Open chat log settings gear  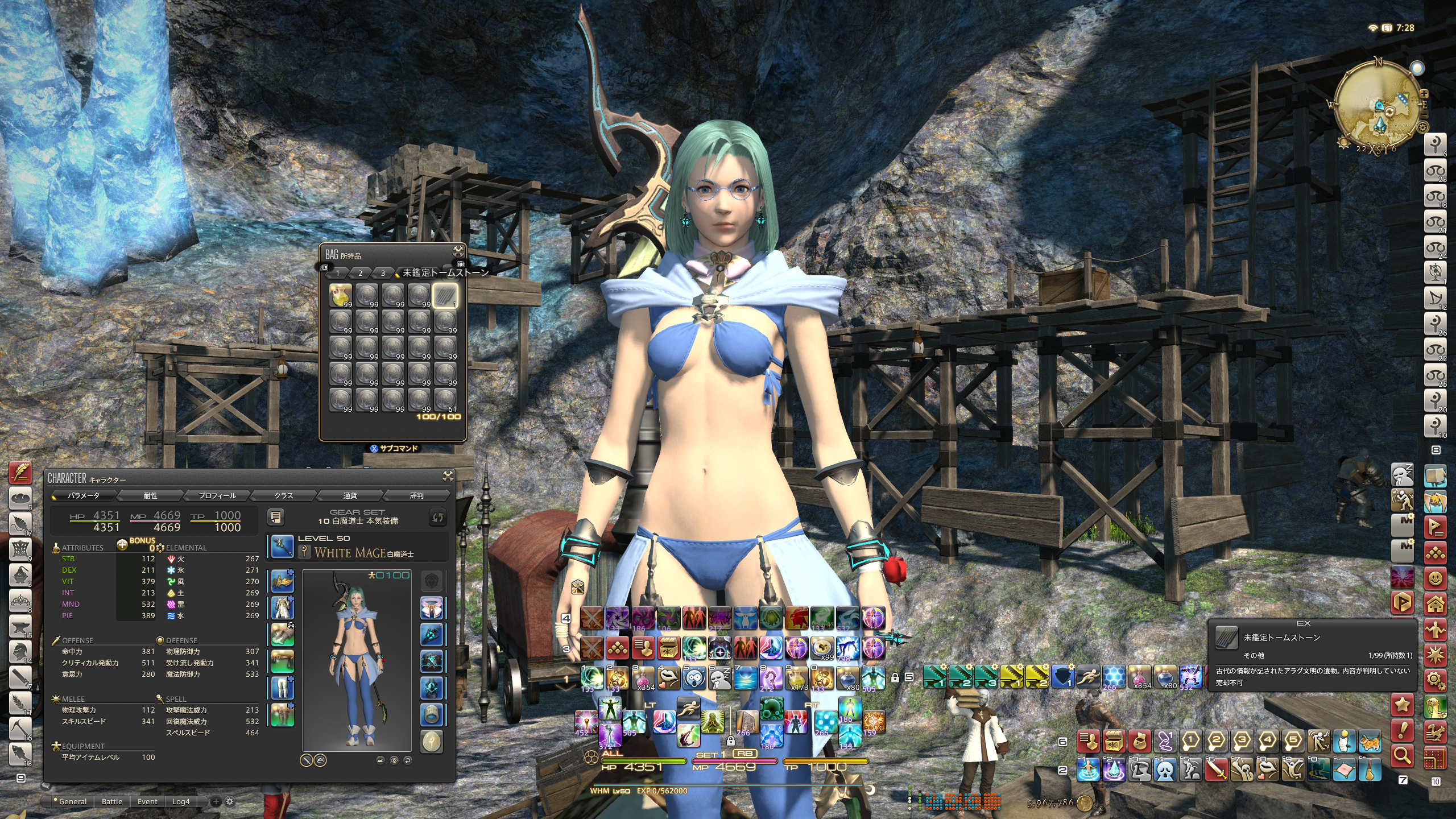pos(230,801)
